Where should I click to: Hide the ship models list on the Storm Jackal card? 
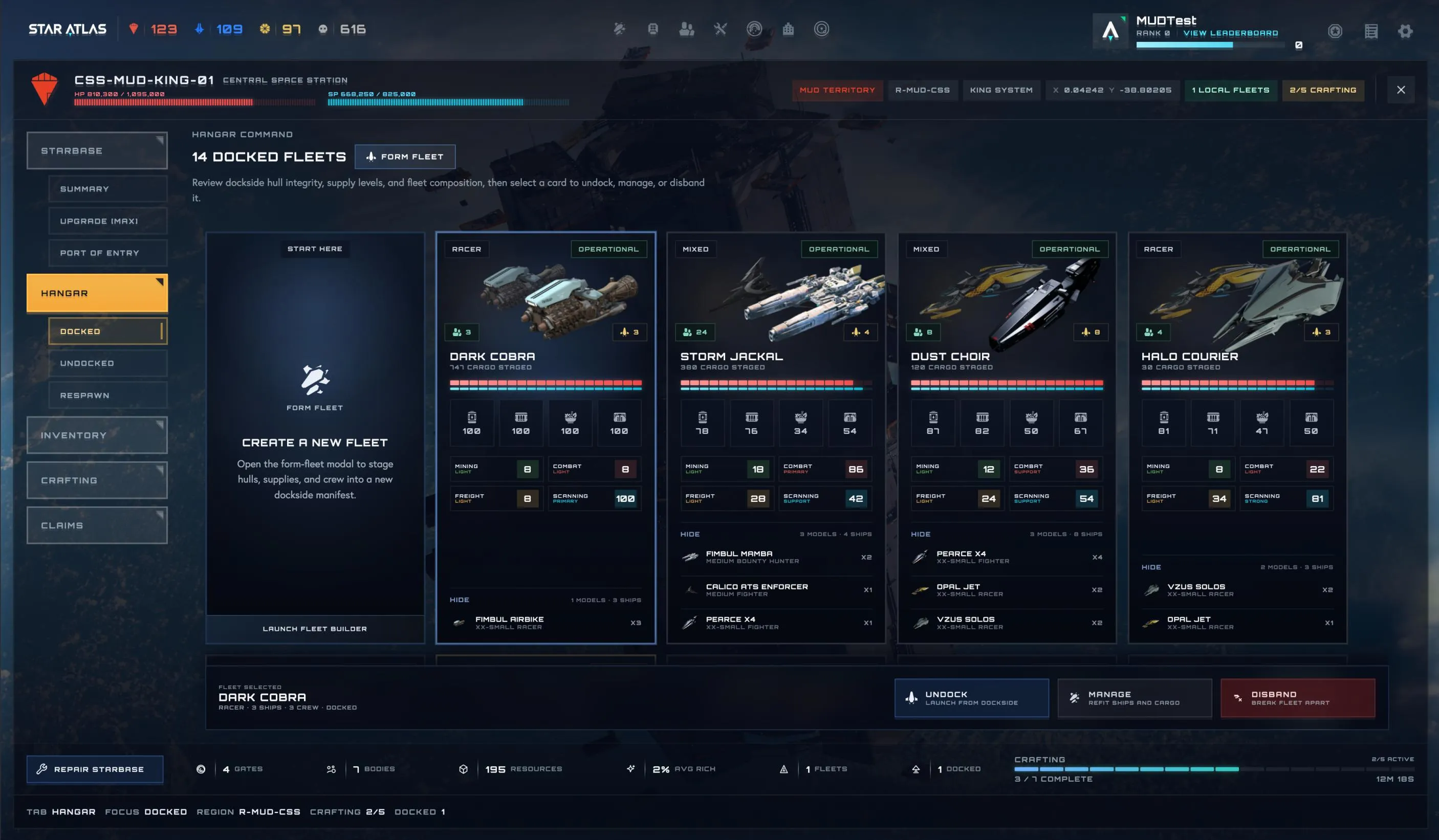coord(690,534)
